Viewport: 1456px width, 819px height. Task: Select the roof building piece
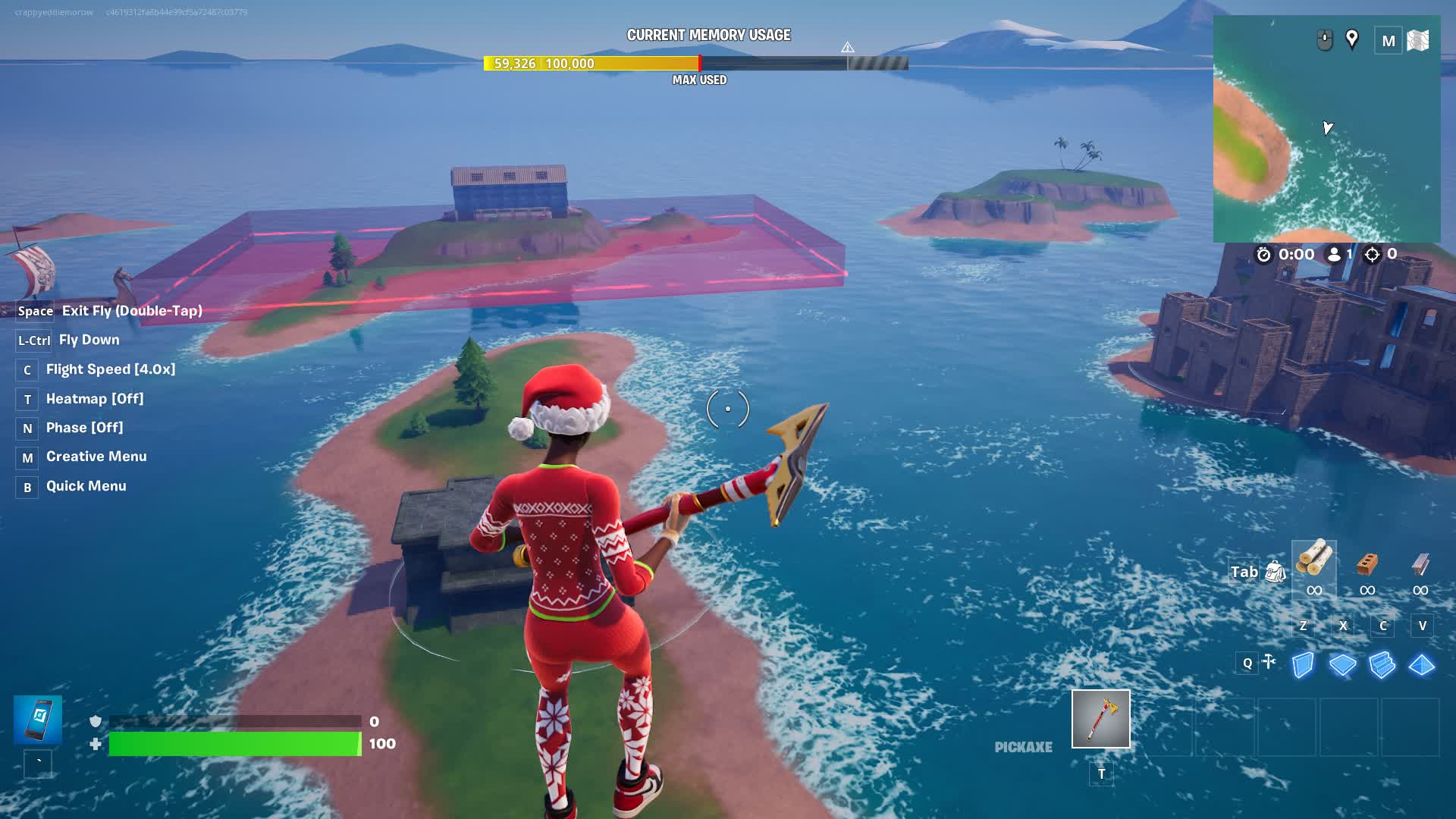(1421, 665)
